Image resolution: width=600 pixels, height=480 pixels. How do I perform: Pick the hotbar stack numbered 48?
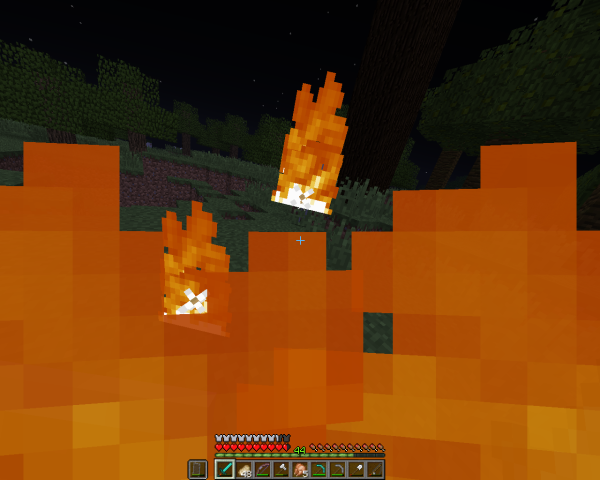pyautogui.click(x=243, y=469)
